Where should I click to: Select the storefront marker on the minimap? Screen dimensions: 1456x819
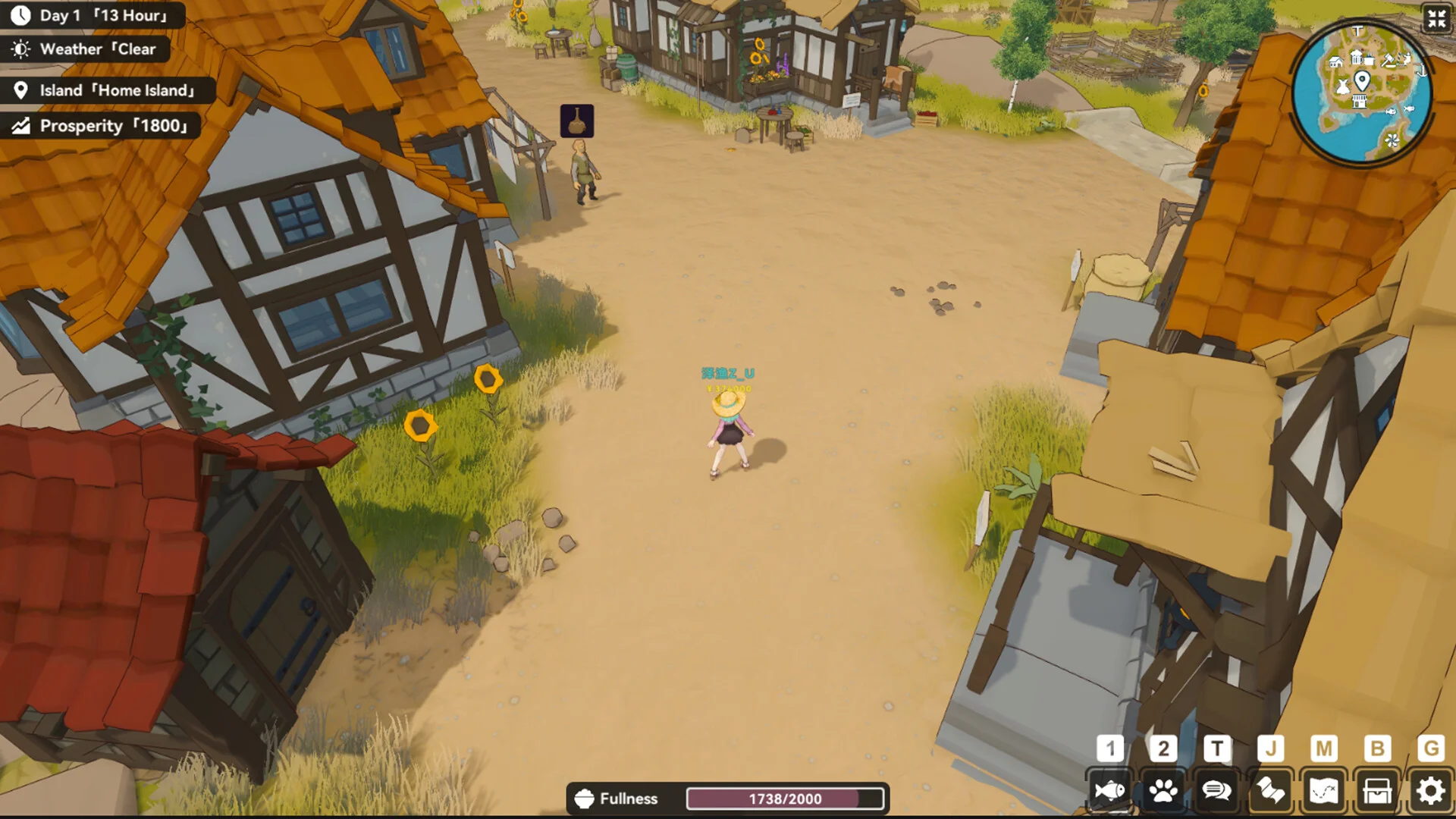[1359, 102]
